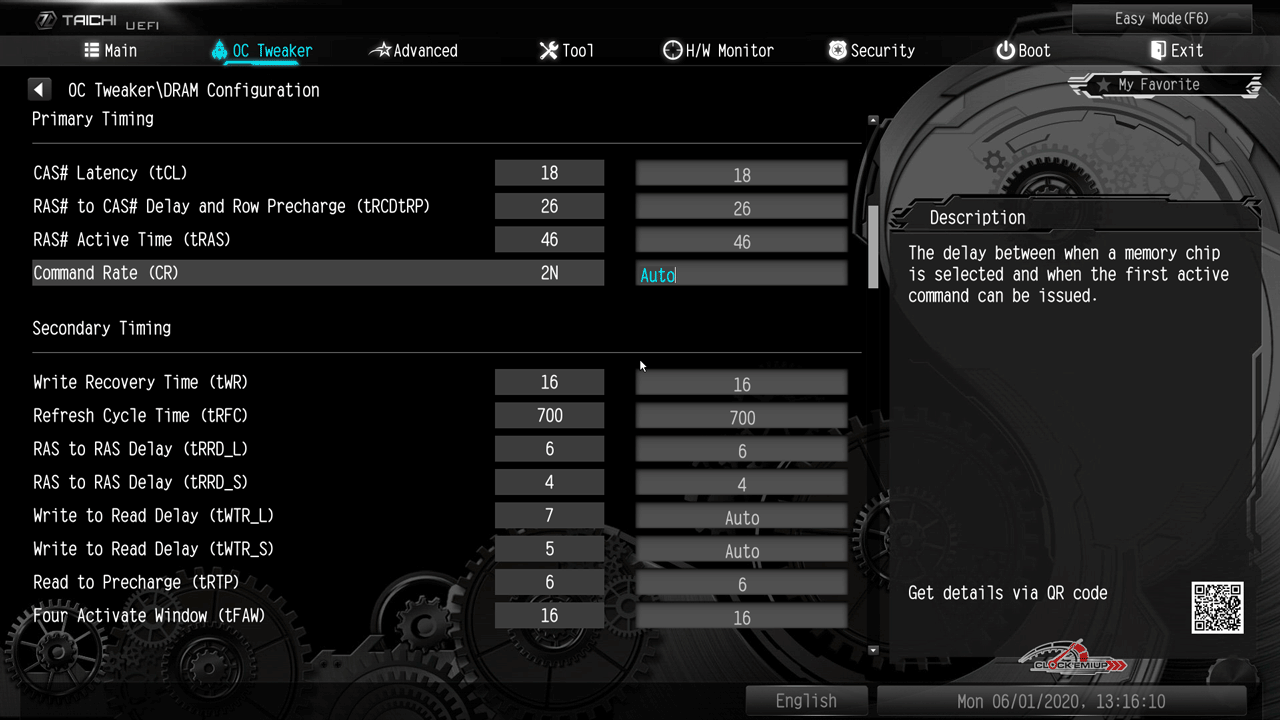Image resolution: width=1280 pixels, height=720 pixels.
Task: Go to the H/W Monitor tab
Action: 718,51
